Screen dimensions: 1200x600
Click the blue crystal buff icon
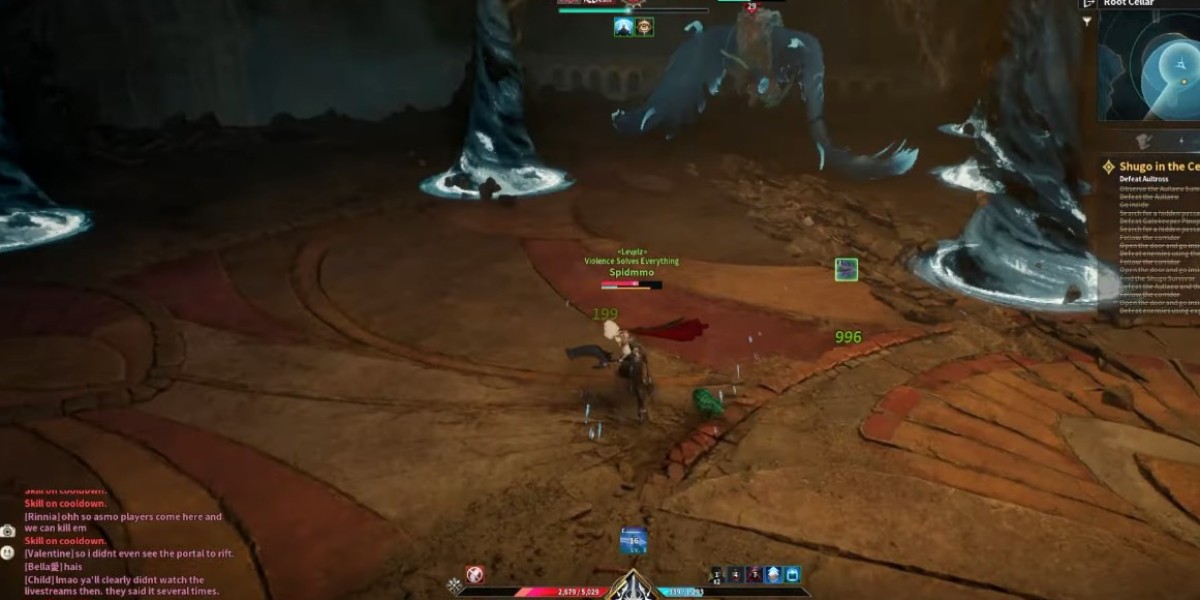(x=774, y=575)
